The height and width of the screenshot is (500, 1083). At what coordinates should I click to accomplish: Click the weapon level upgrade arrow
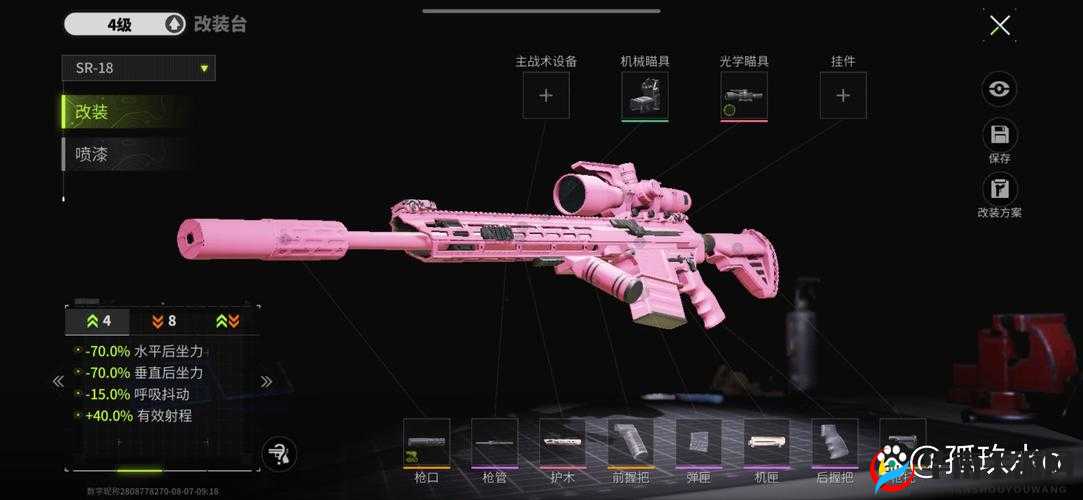(x=174, y=25)
